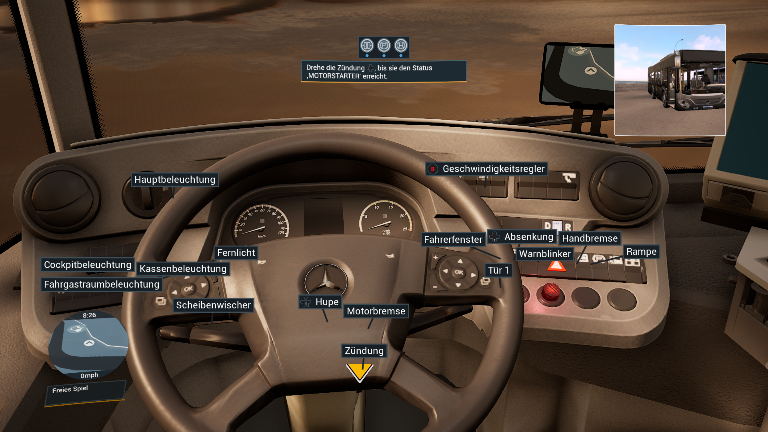This screenshot has width=768, height=432.
Task: Select the Kassenbeleuchtung label
Action: pos(183,269)
